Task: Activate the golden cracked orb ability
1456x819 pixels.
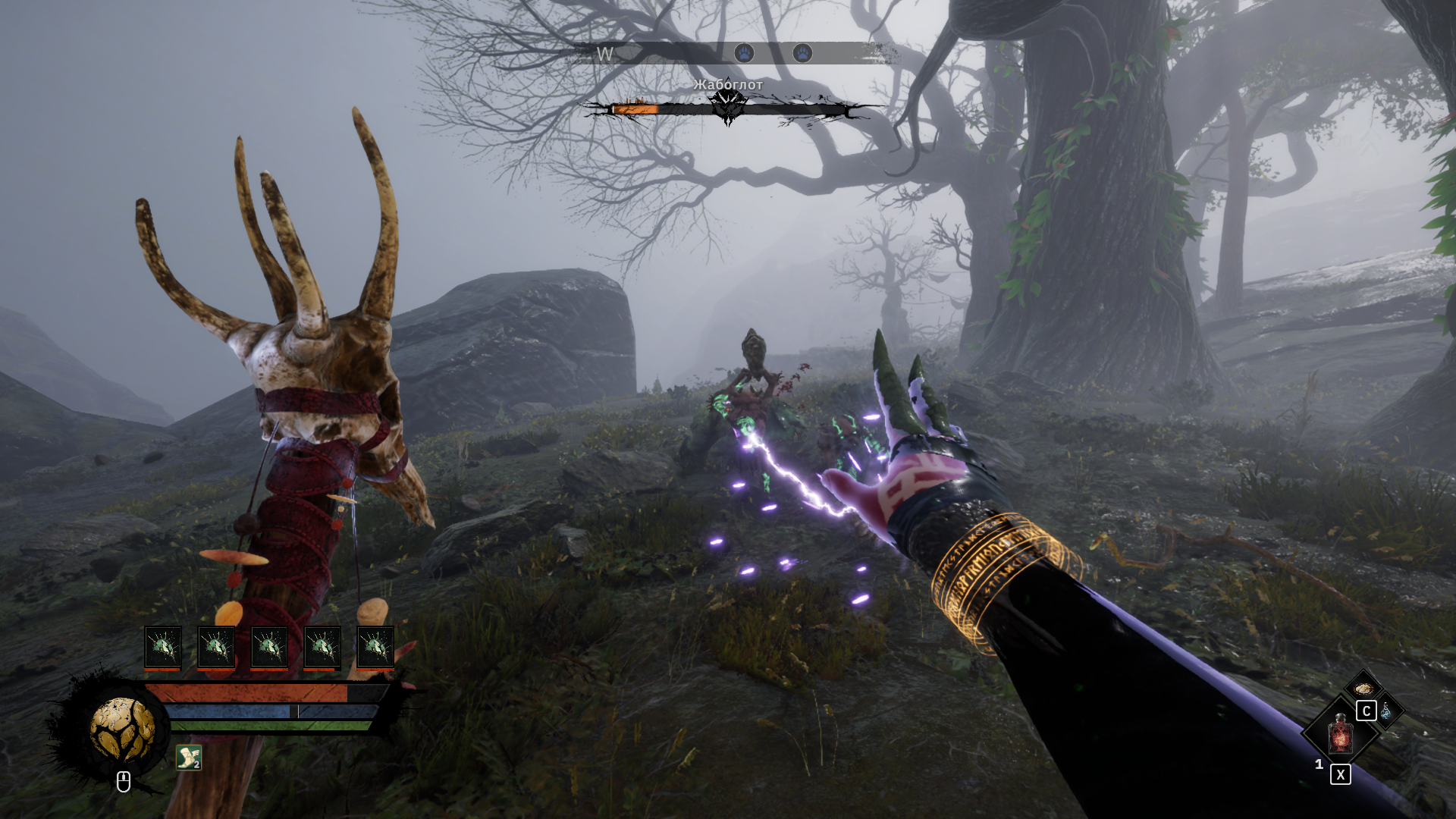Action: tap(122, 730)
